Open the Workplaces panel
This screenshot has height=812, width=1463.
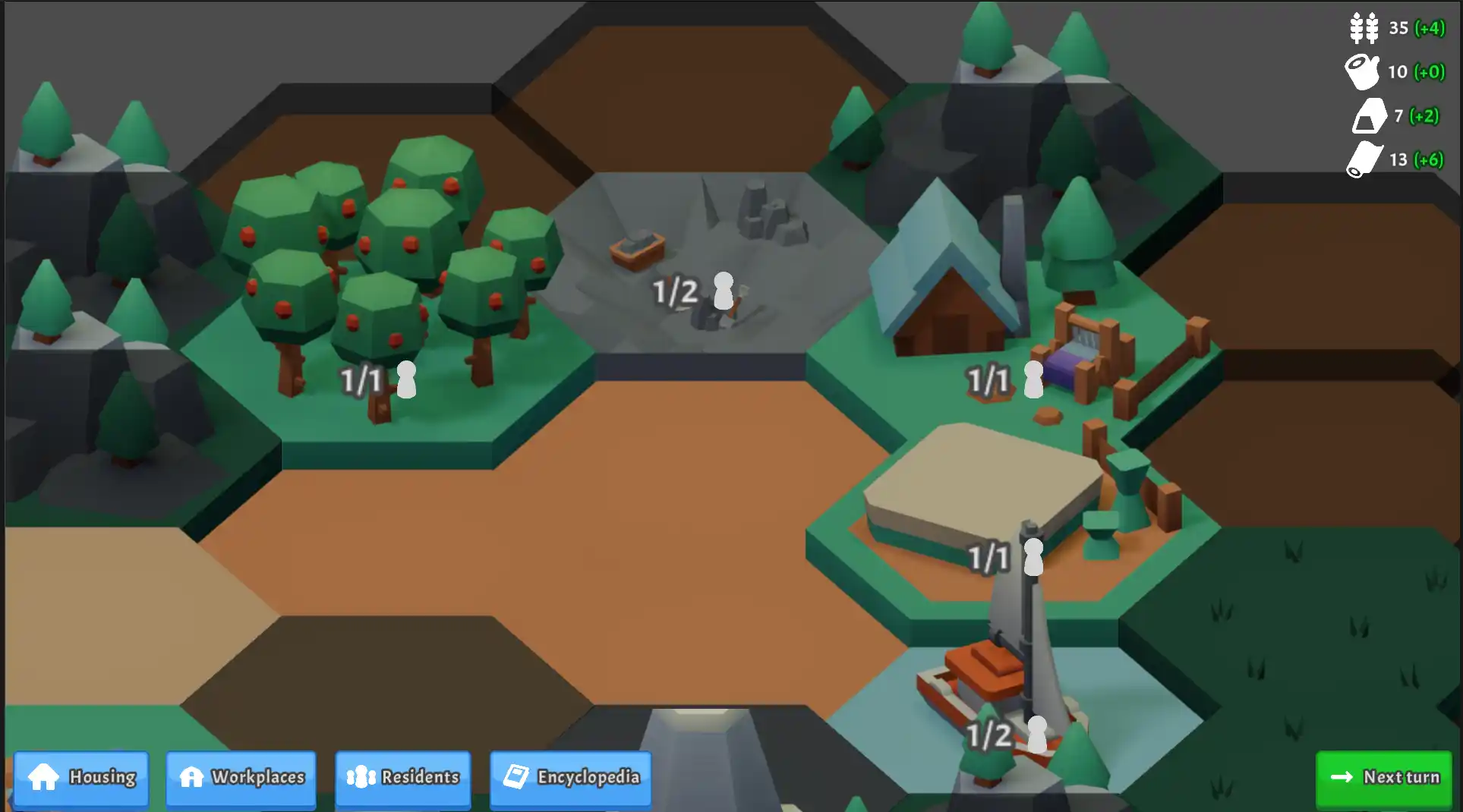coord(241,778)
